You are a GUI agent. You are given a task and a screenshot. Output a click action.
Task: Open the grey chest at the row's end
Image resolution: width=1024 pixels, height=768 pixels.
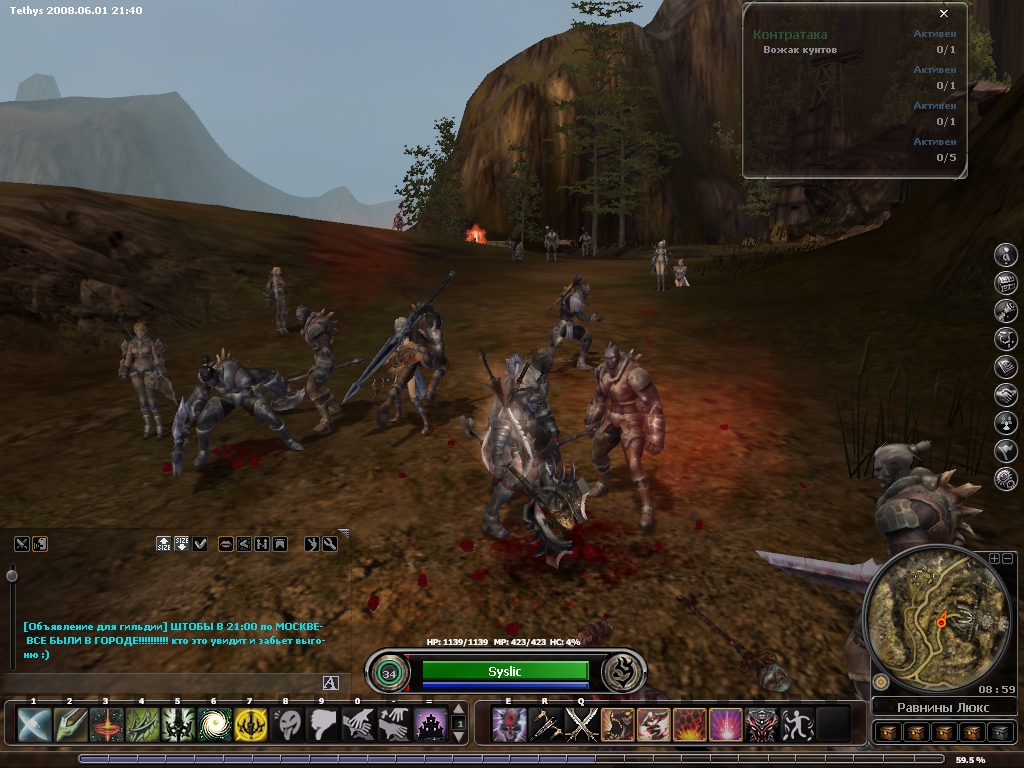point(999,732)
